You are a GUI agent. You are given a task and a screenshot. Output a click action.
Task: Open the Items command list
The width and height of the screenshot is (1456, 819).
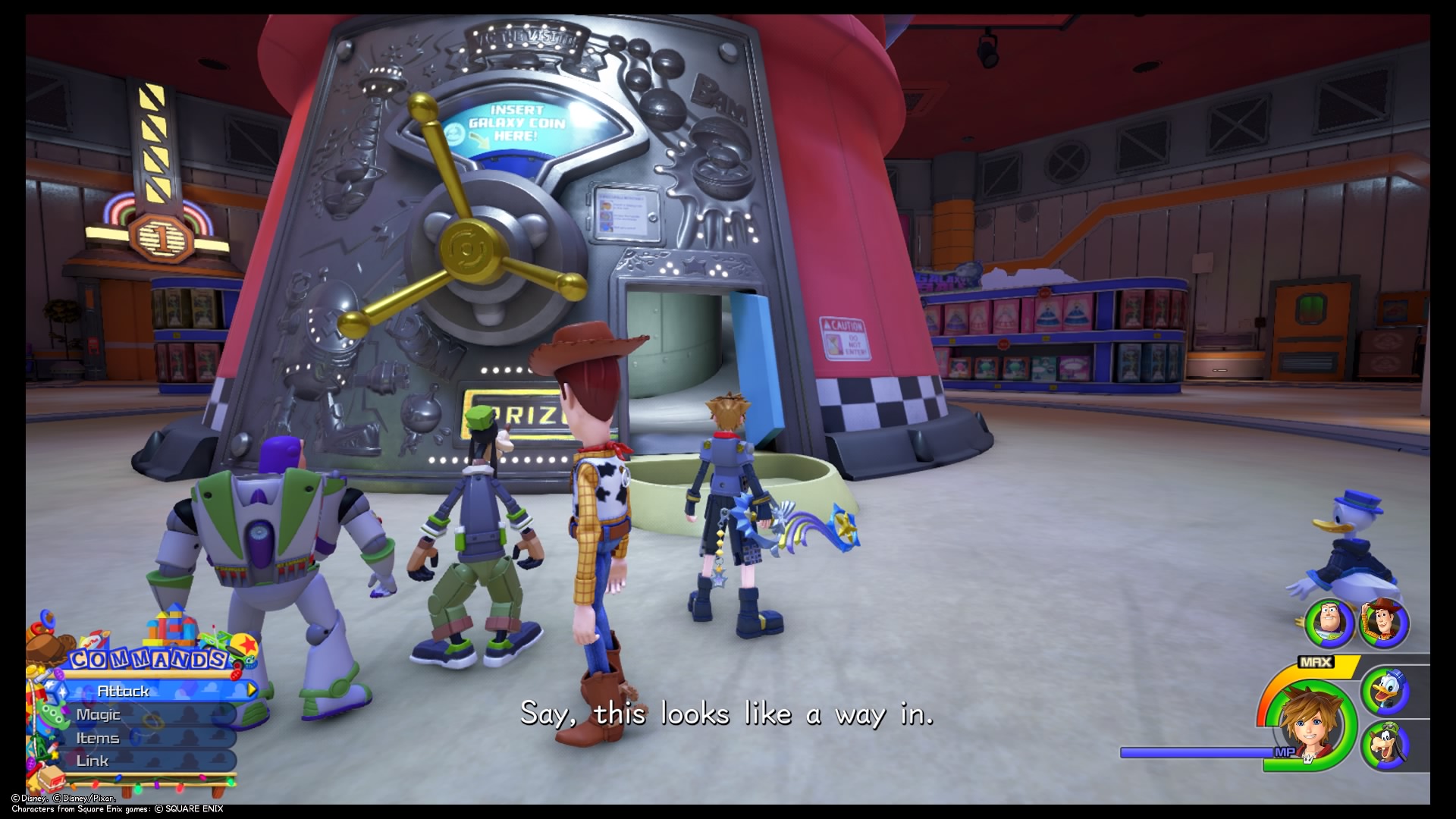[x=98, y=739]
